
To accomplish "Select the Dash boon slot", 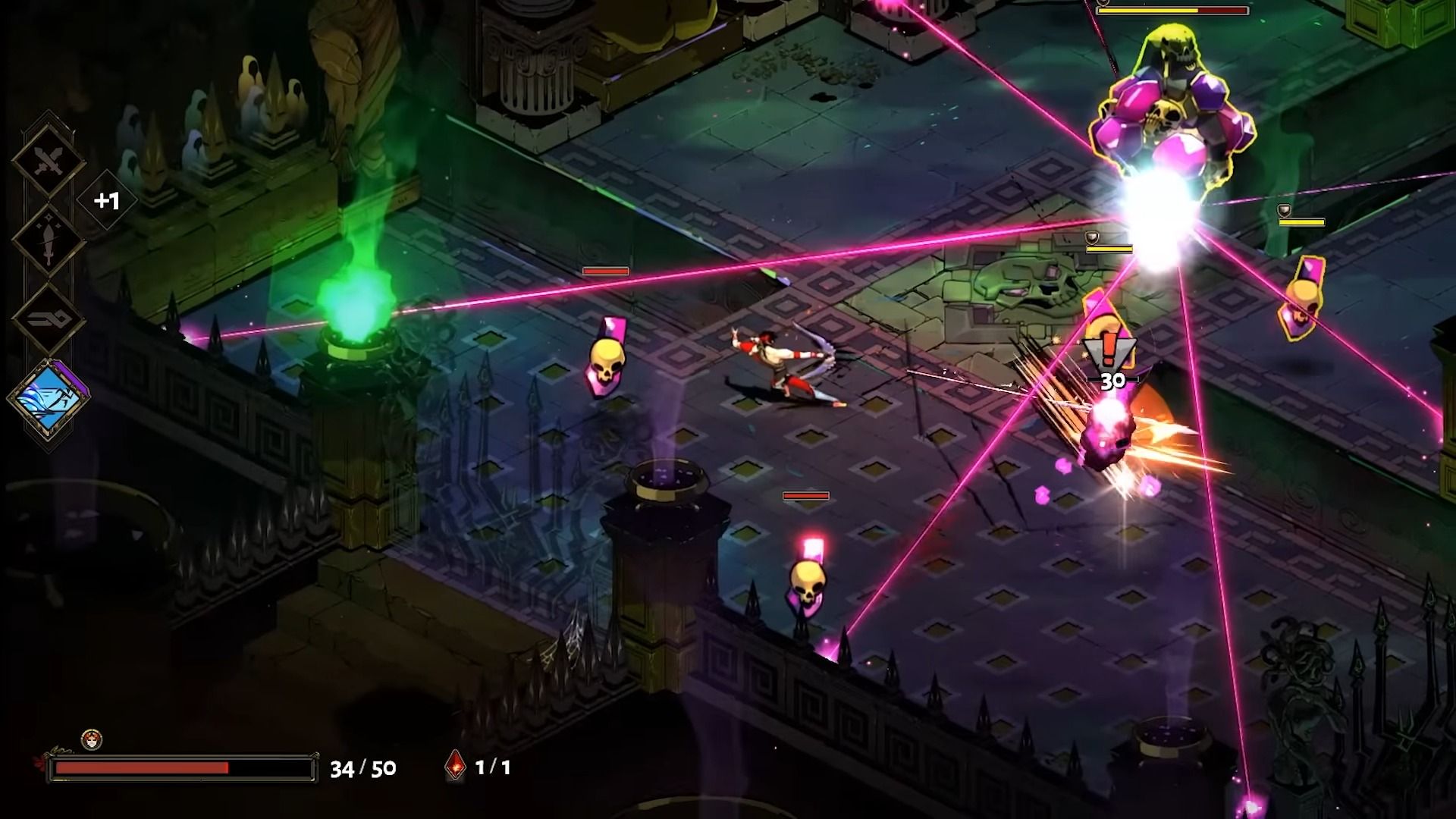I will coord(48,319).
